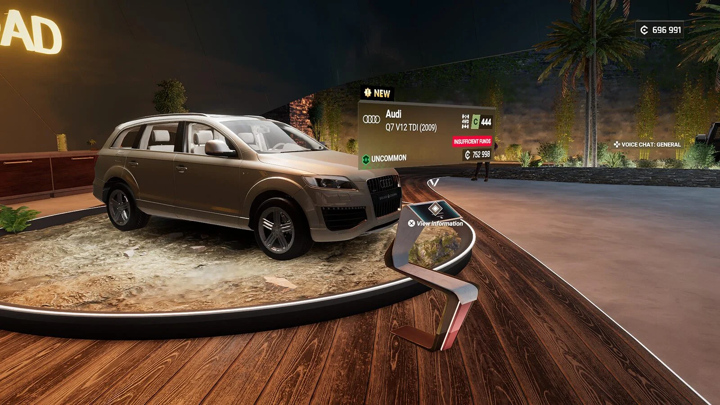Click the red Insufficient Funds badge
720x405 pixels.
[x=472, y=141]
